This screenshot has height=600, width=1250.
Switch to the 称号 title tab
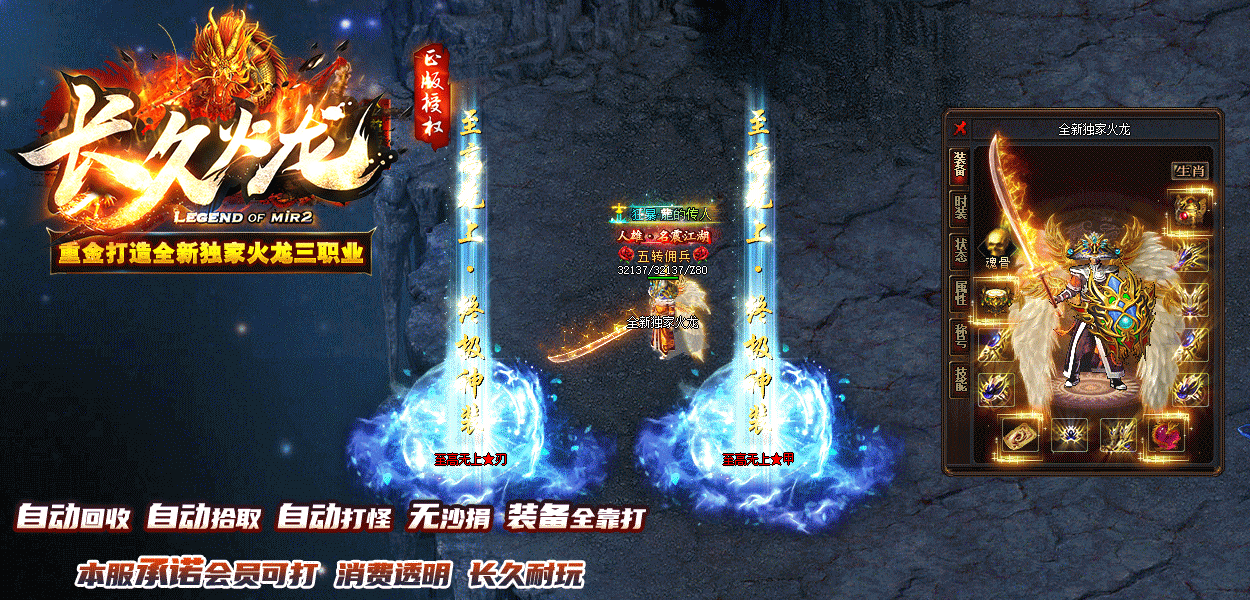coord(960,336)
